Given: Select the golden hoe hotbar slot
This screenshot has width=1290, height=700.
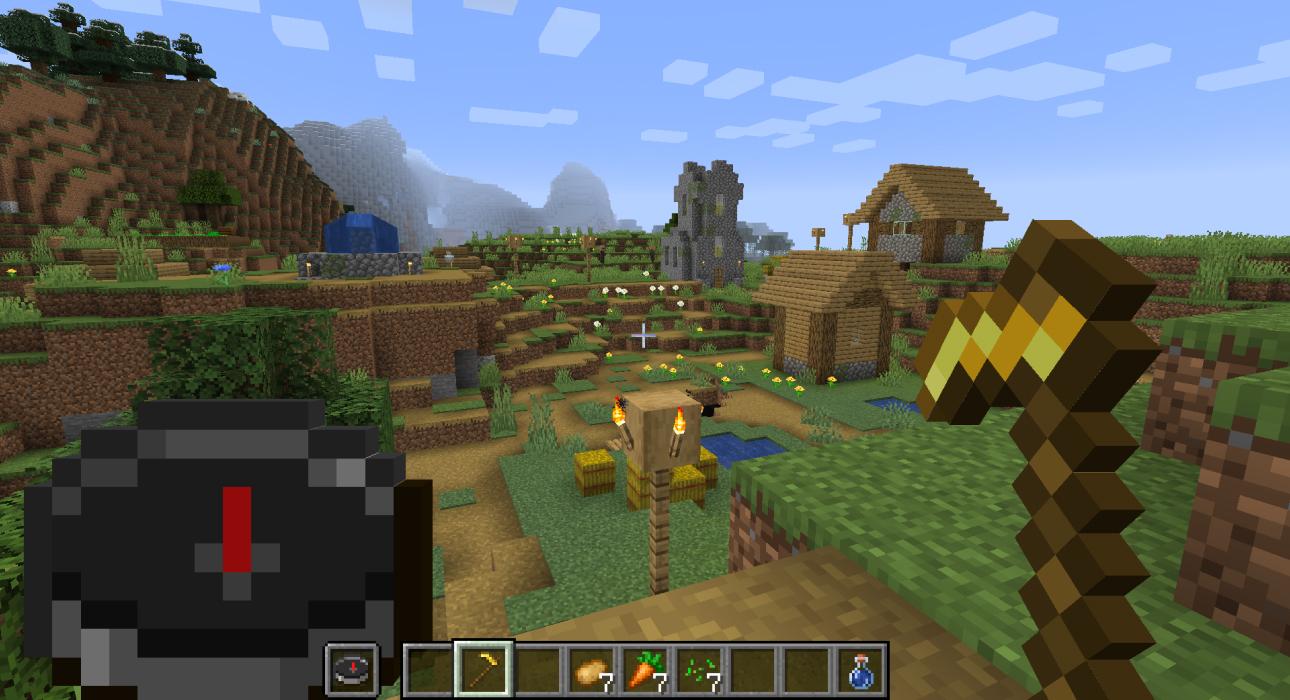Looking at the screenshot, I should (483, 669).
